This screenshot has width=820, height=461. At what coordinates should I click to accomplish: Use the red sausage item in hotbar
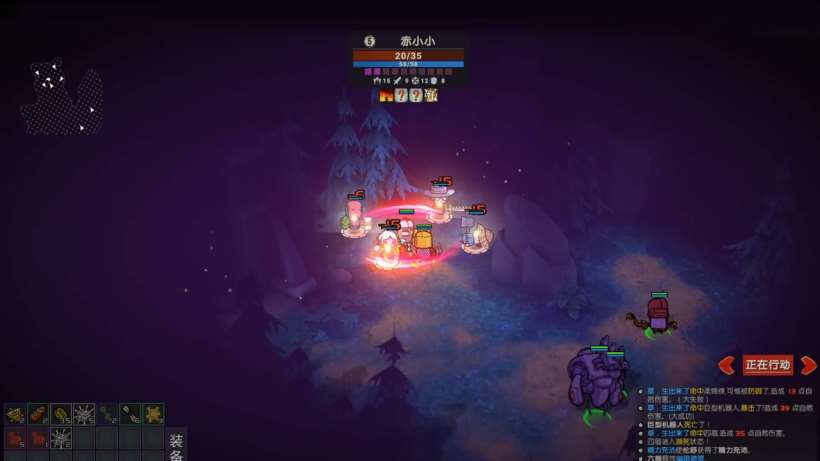click(x=38, y=414)
